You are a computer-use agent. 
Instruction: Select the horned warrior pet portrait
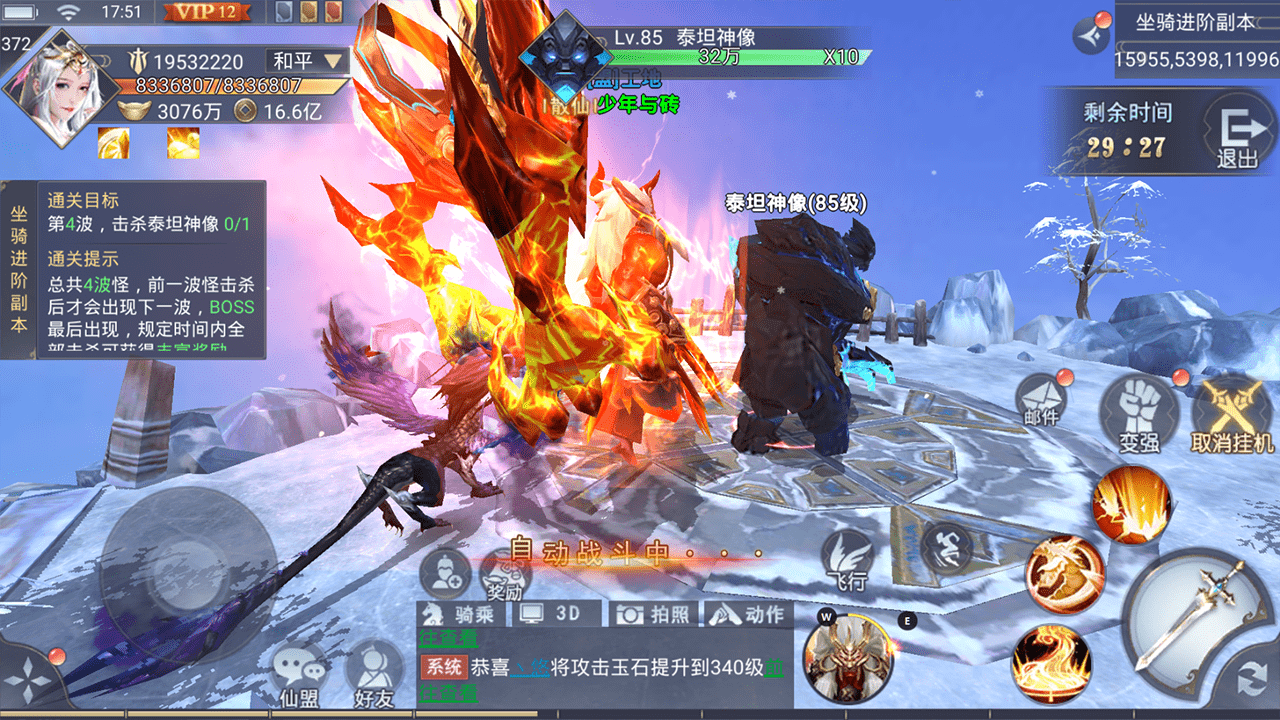click(848, 658)
